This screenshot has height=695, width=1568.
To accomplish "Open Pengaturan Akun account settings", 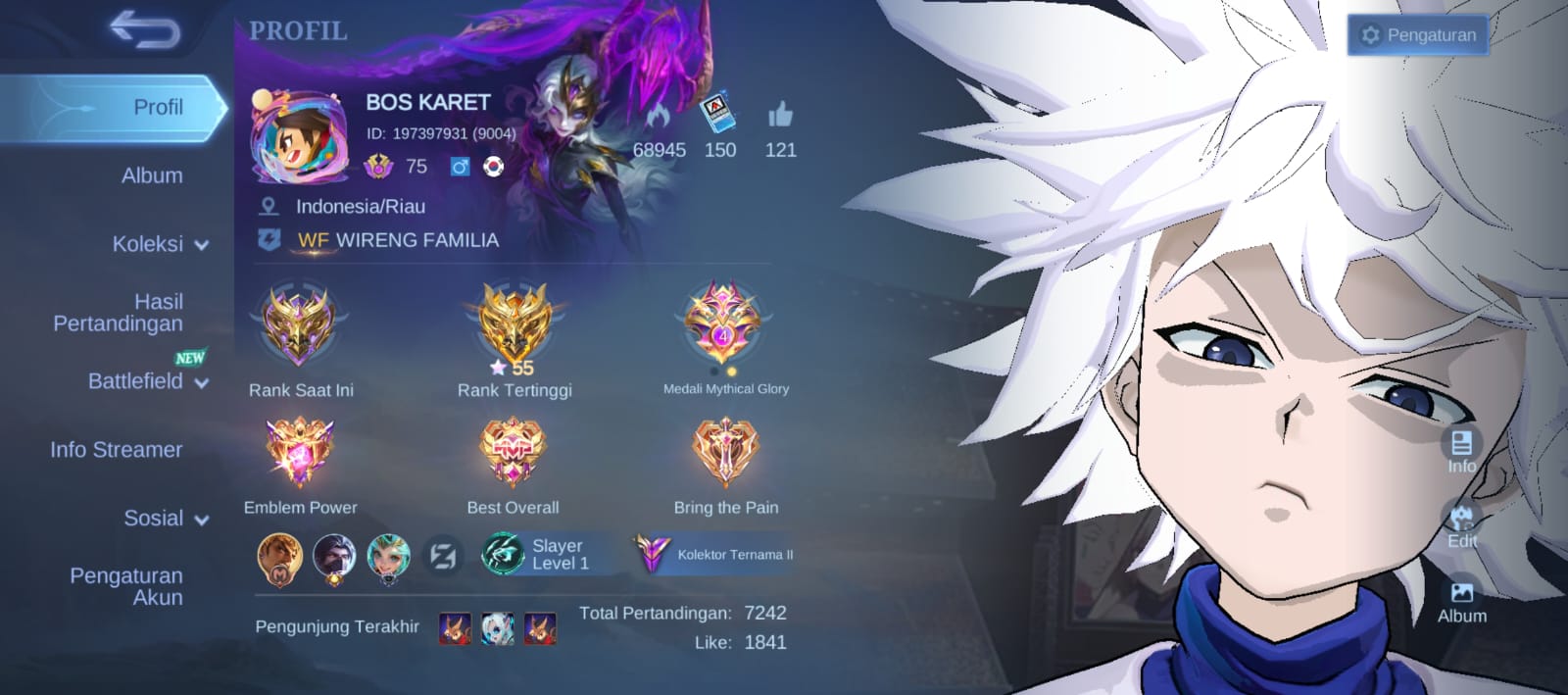I will (x=126, y=586).
